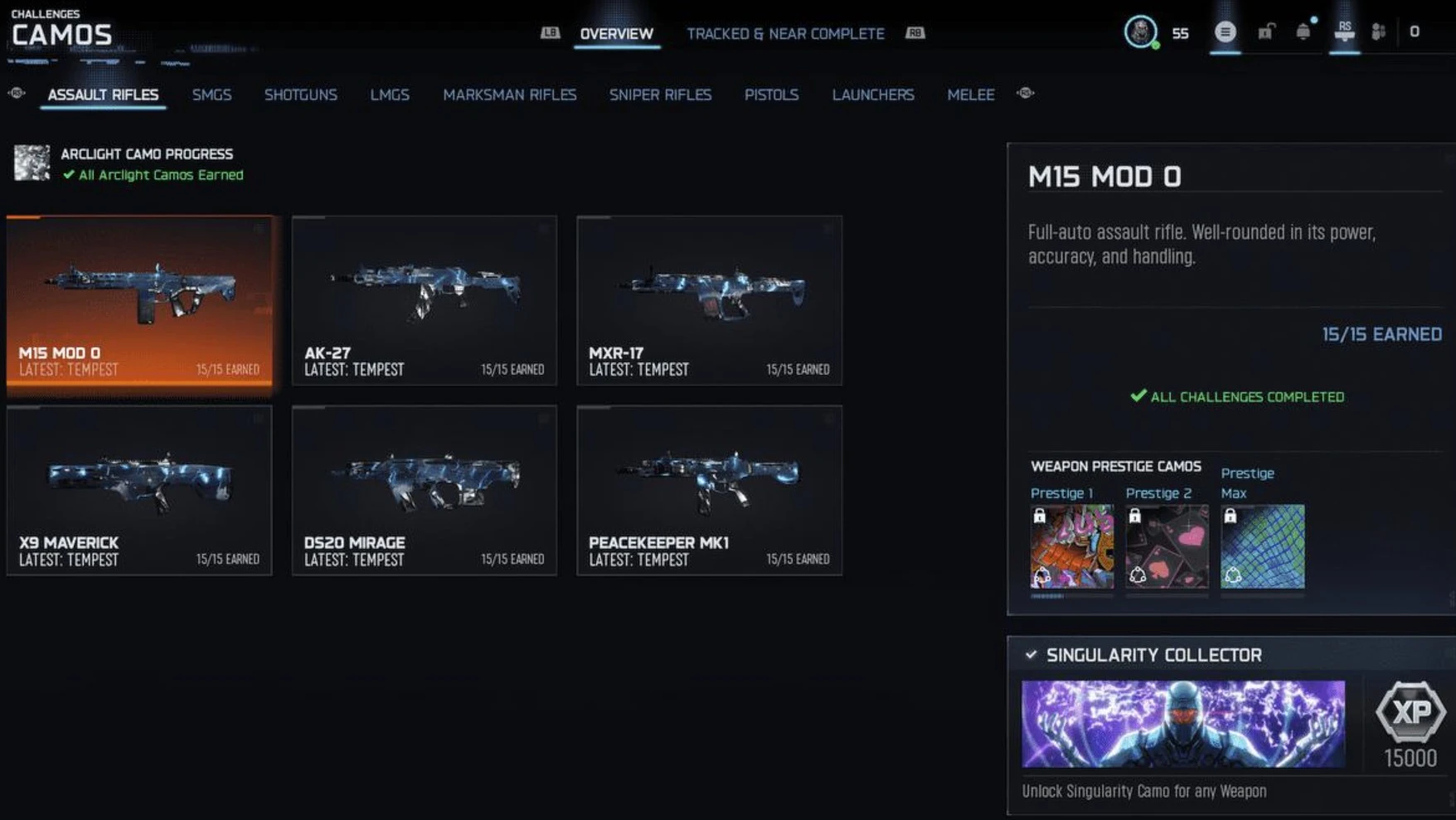The height and width of the screenshot is (820, 1456).
Task: Click the RB shoulder button indicator
Action: 913,33
